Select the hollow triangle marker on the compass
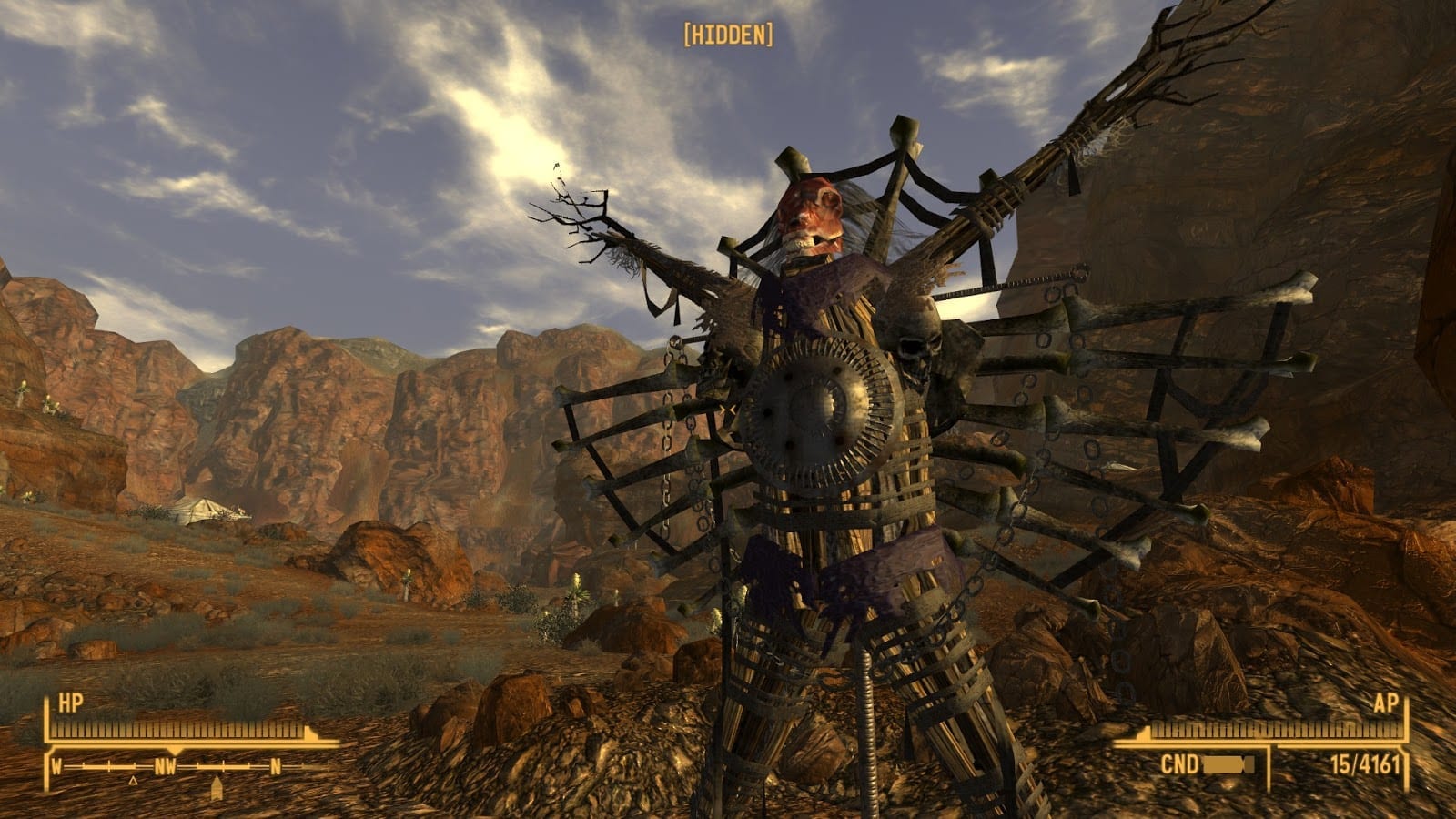Image resolution: width=1456 pixels, height=819 pixels. (x=133, y=781)
